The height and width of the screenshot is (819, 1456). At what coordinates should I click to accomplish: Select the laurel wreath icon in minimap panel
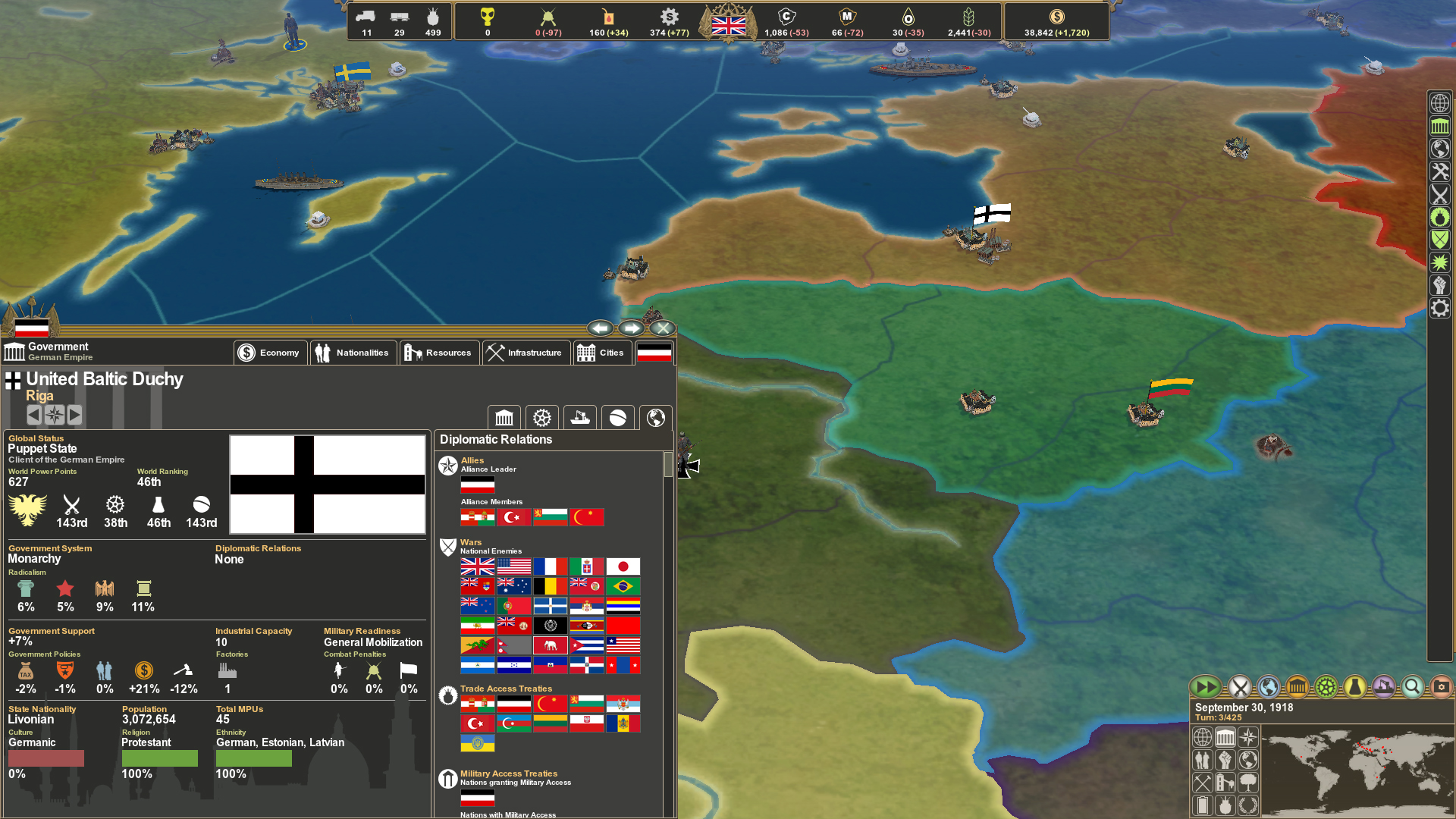[1248, 806]
